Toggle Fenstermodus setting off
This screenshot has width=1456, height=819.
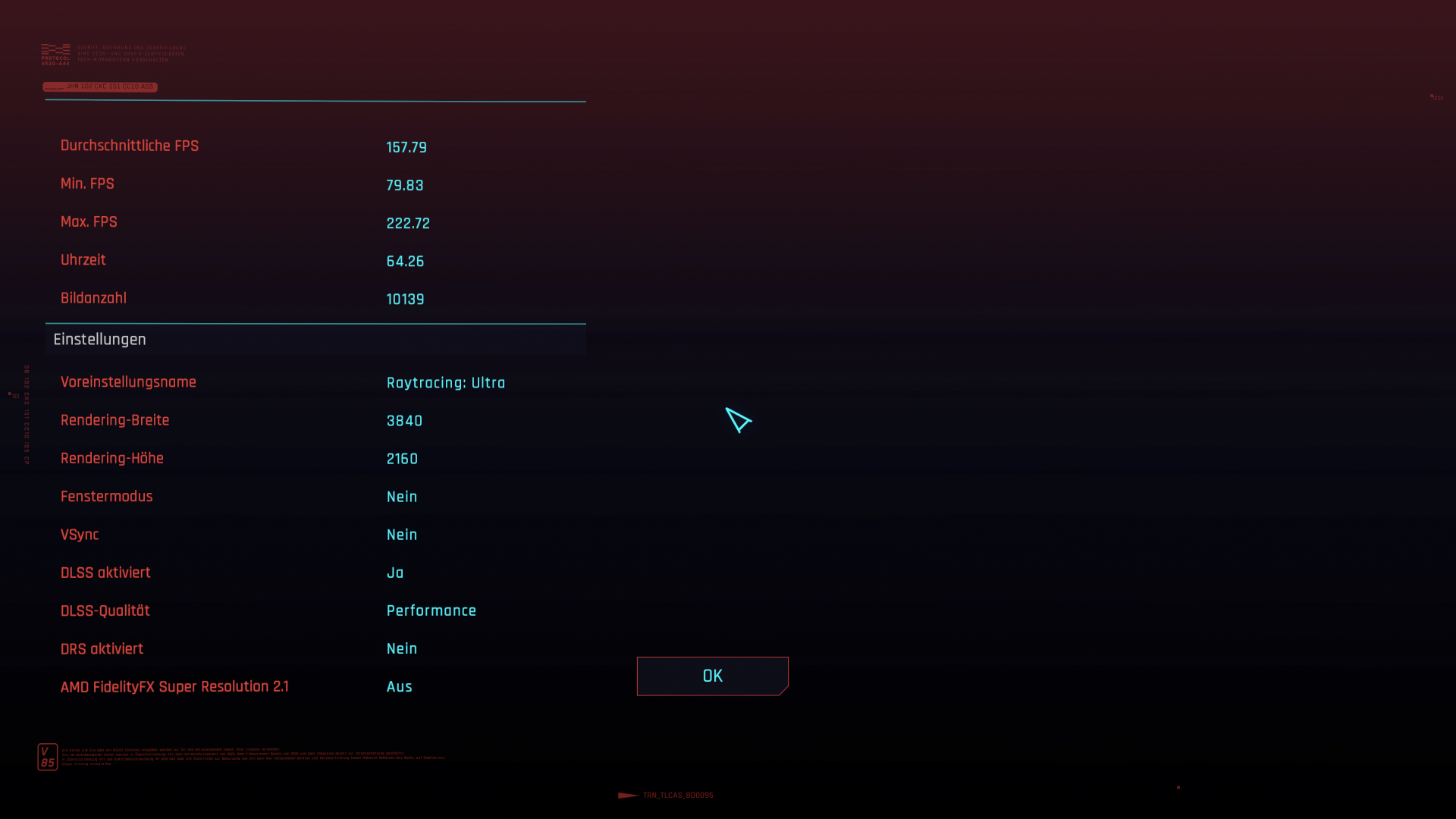(402, 497)
